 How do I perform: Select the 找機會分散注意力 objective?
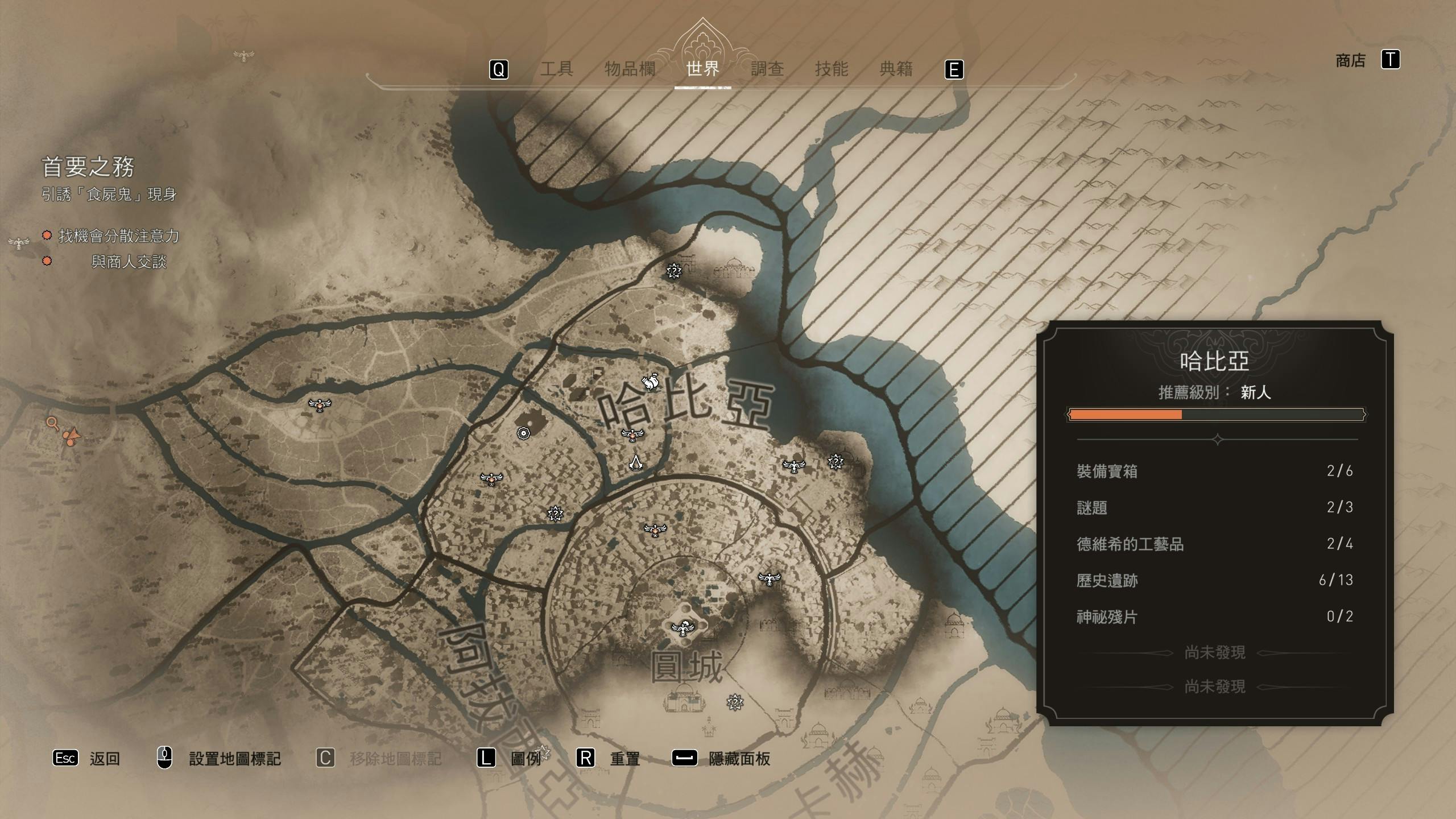118,236
